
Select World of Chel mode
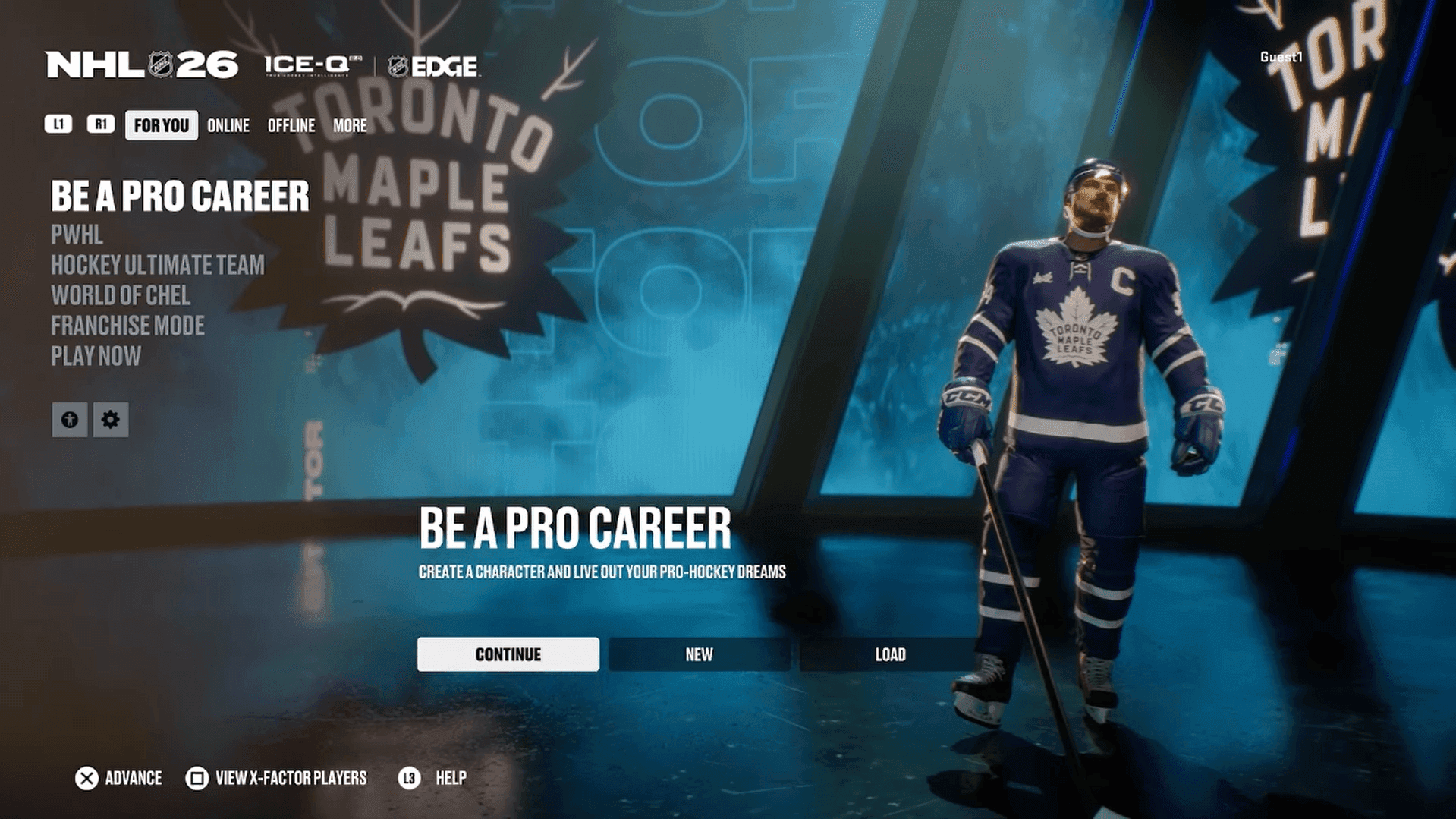(119, 296)
